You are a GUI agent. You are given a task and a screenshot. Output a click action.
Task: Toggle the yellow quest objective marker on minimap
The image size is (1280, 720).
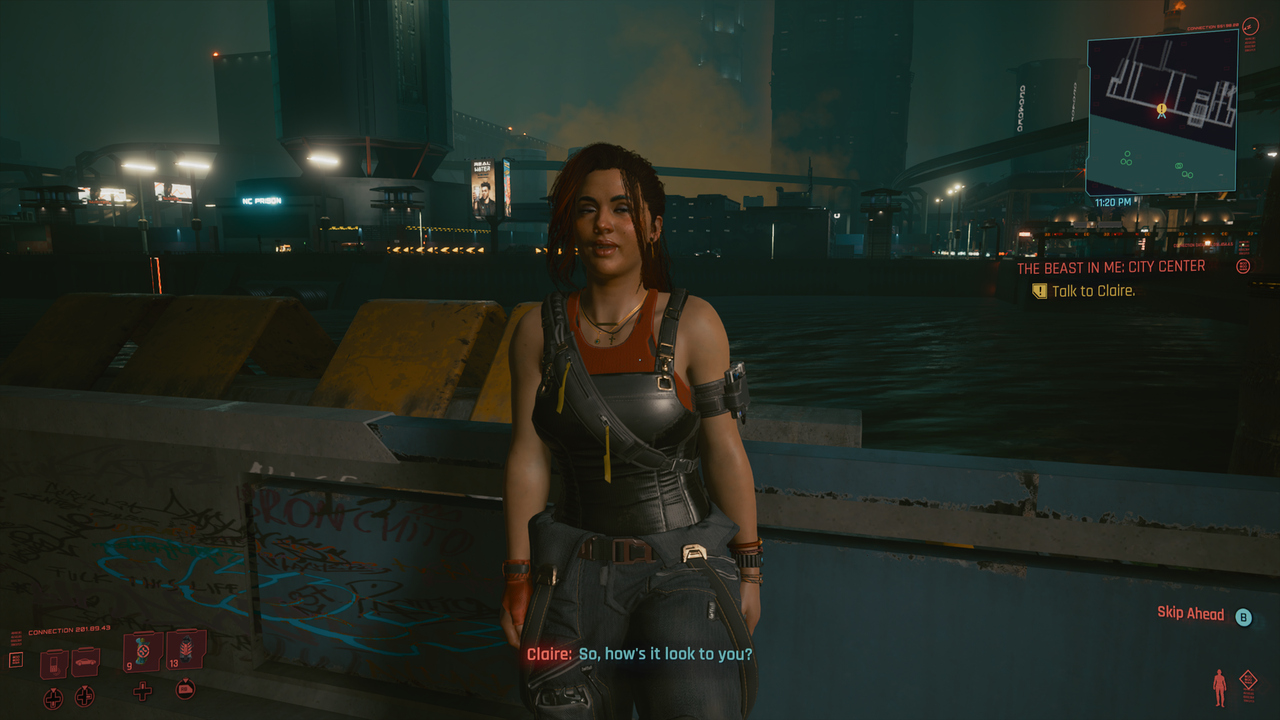click(x=1161, y=106)
